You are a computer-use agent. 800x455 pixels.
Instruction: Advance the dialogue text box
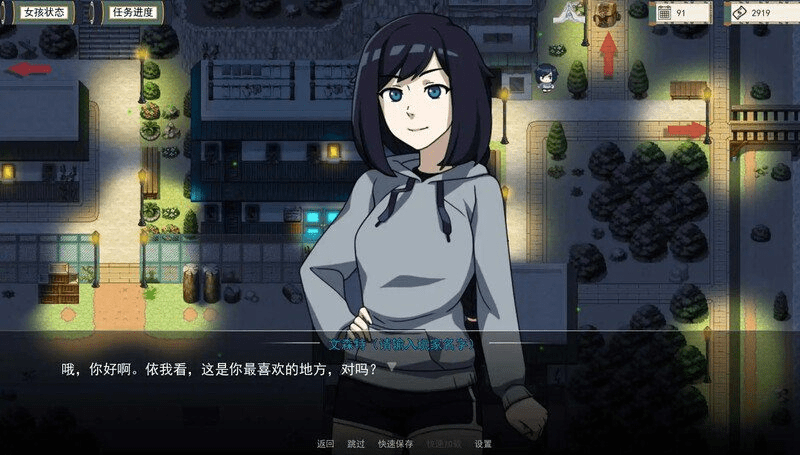[x=400, y=385]
